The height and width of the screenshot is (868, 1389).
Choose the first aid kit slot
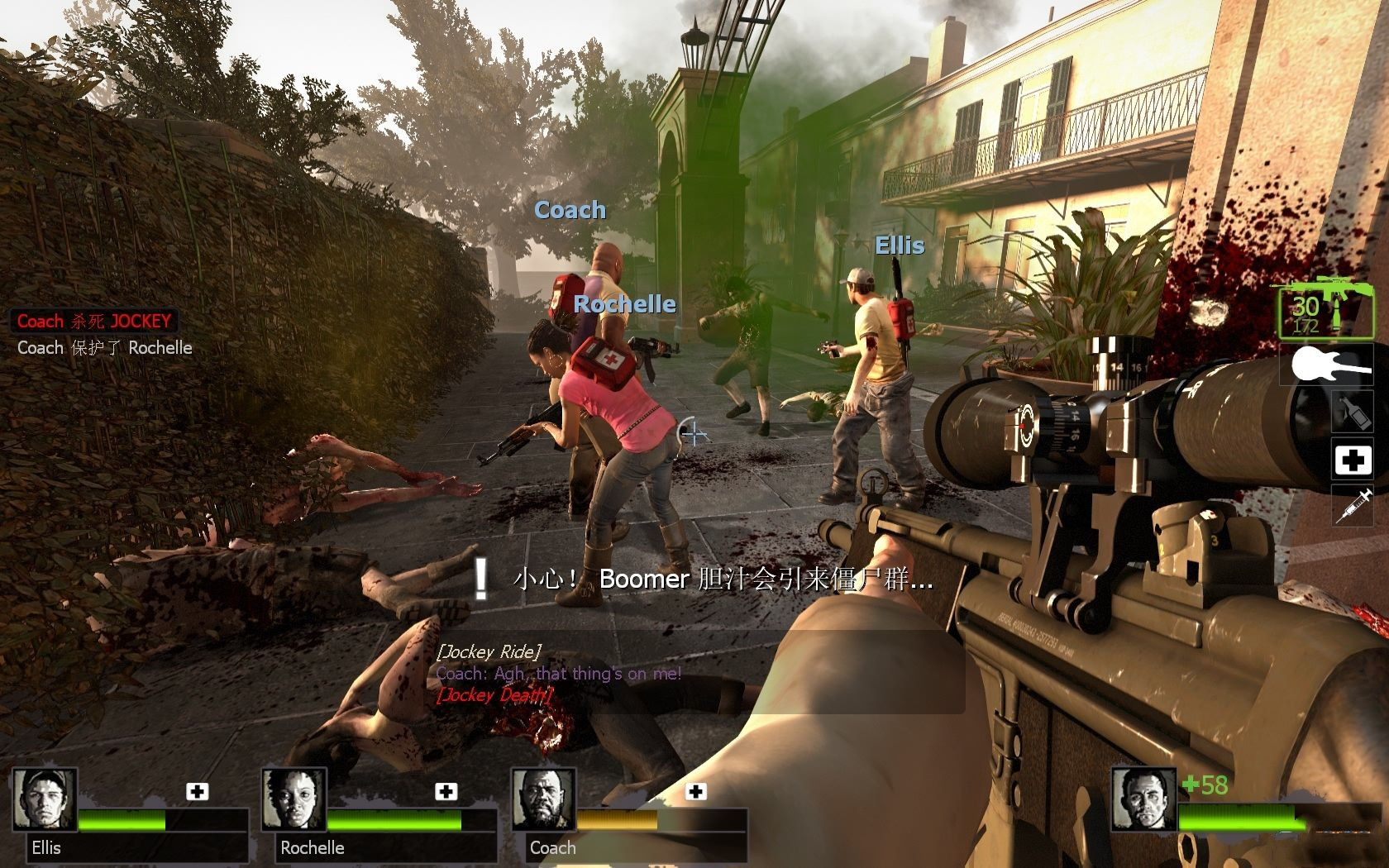1353,460
